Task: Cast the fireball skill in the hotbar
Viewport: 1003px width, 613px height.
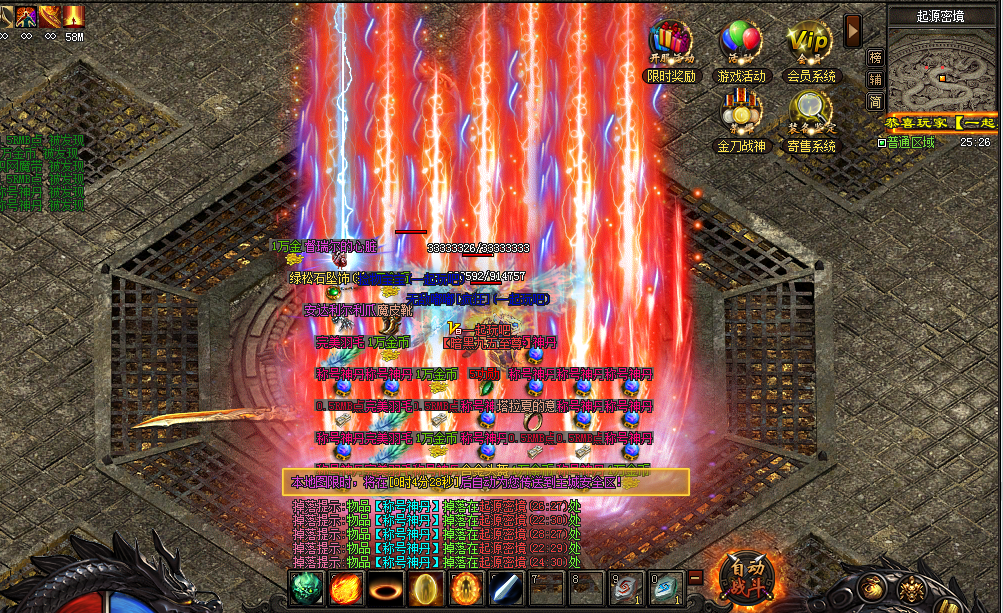Action: (x=346, y=587)
